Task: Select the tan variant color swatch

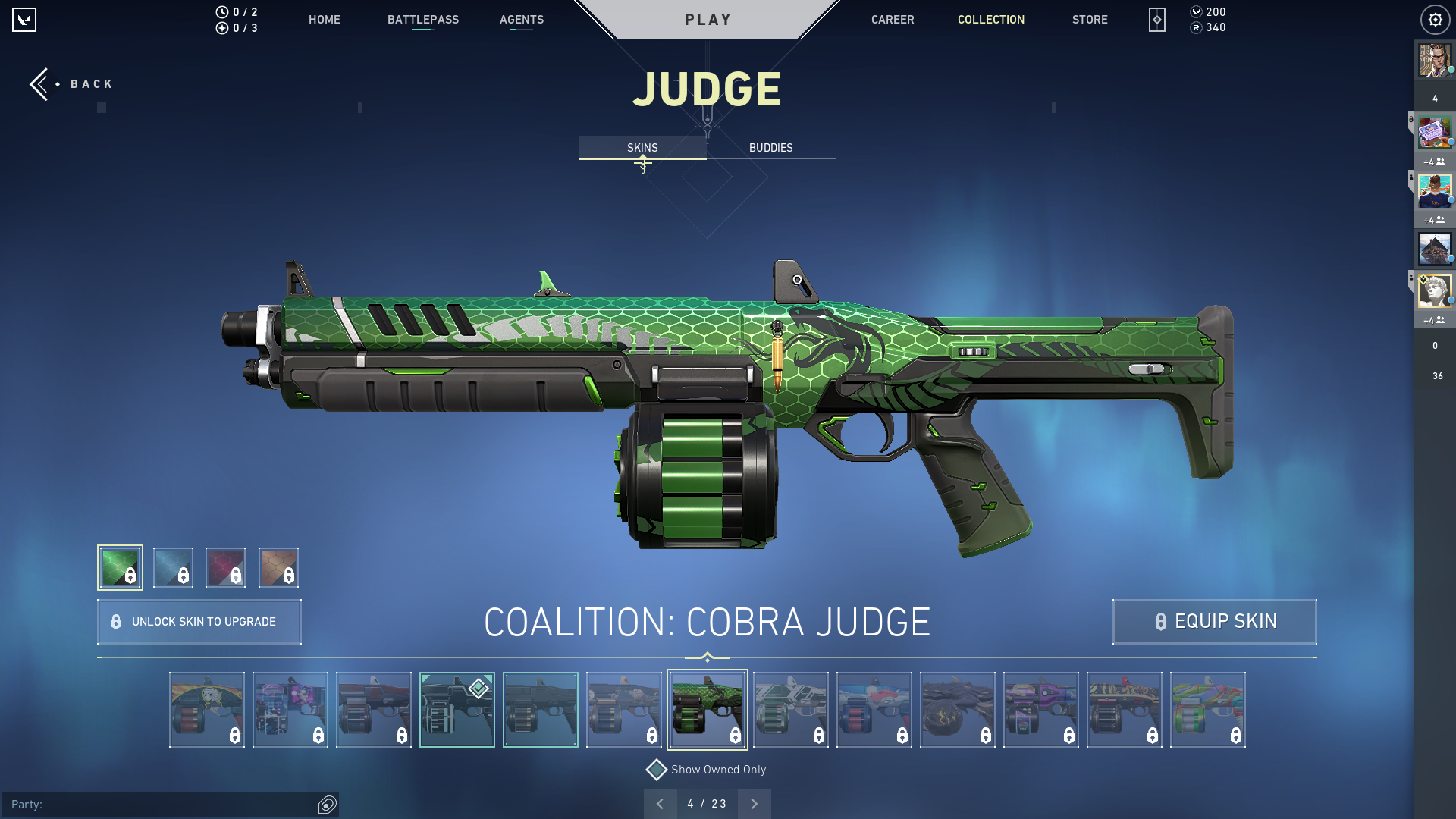Action: [278, 566]
